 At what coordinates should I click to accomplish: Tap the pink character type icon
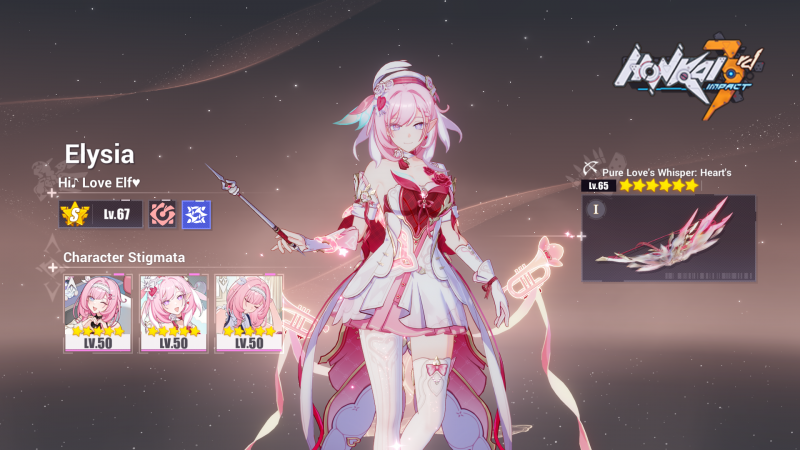point(162,214)
